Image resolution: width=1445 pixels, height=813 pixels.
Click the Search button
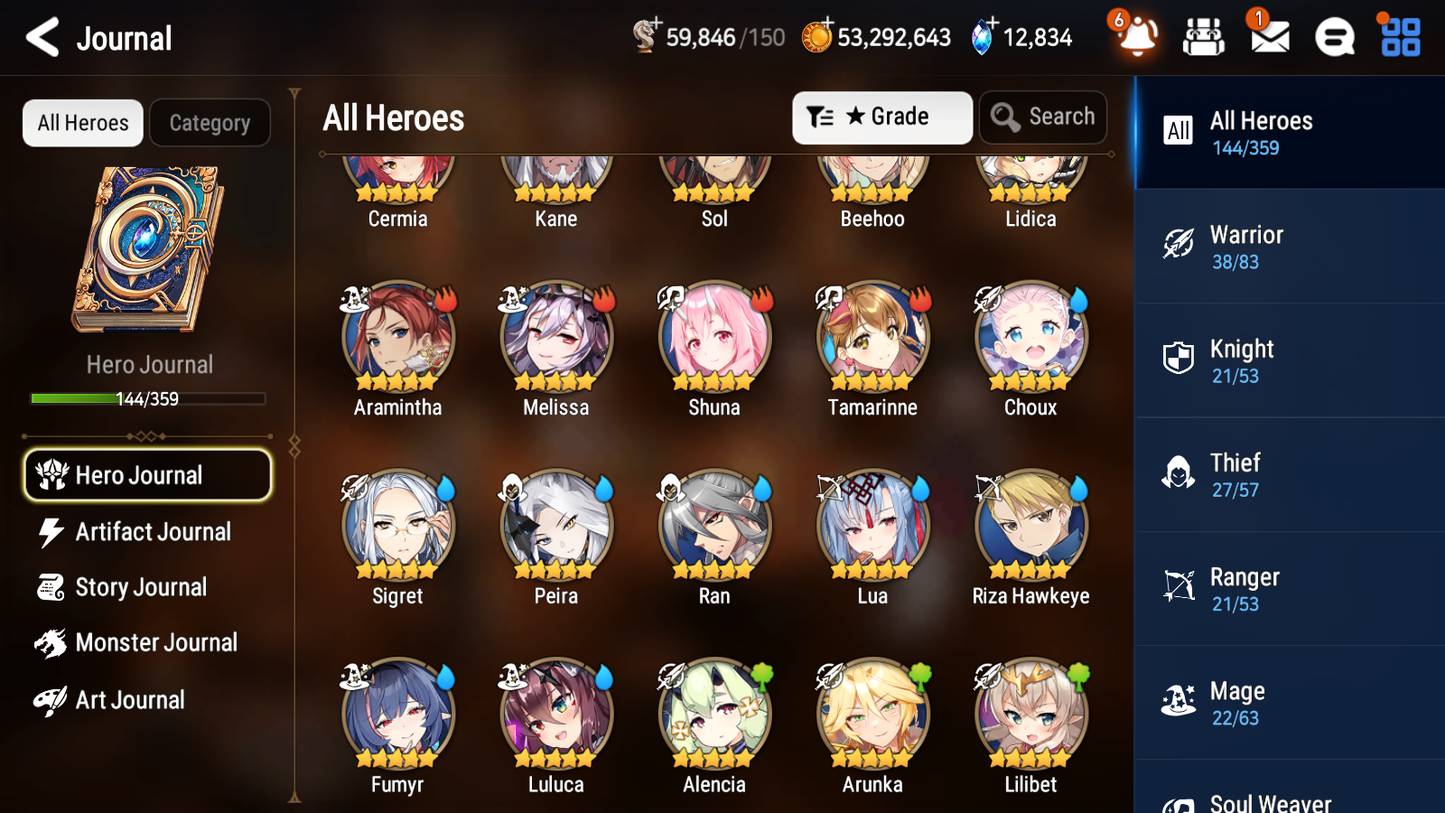1043,116
